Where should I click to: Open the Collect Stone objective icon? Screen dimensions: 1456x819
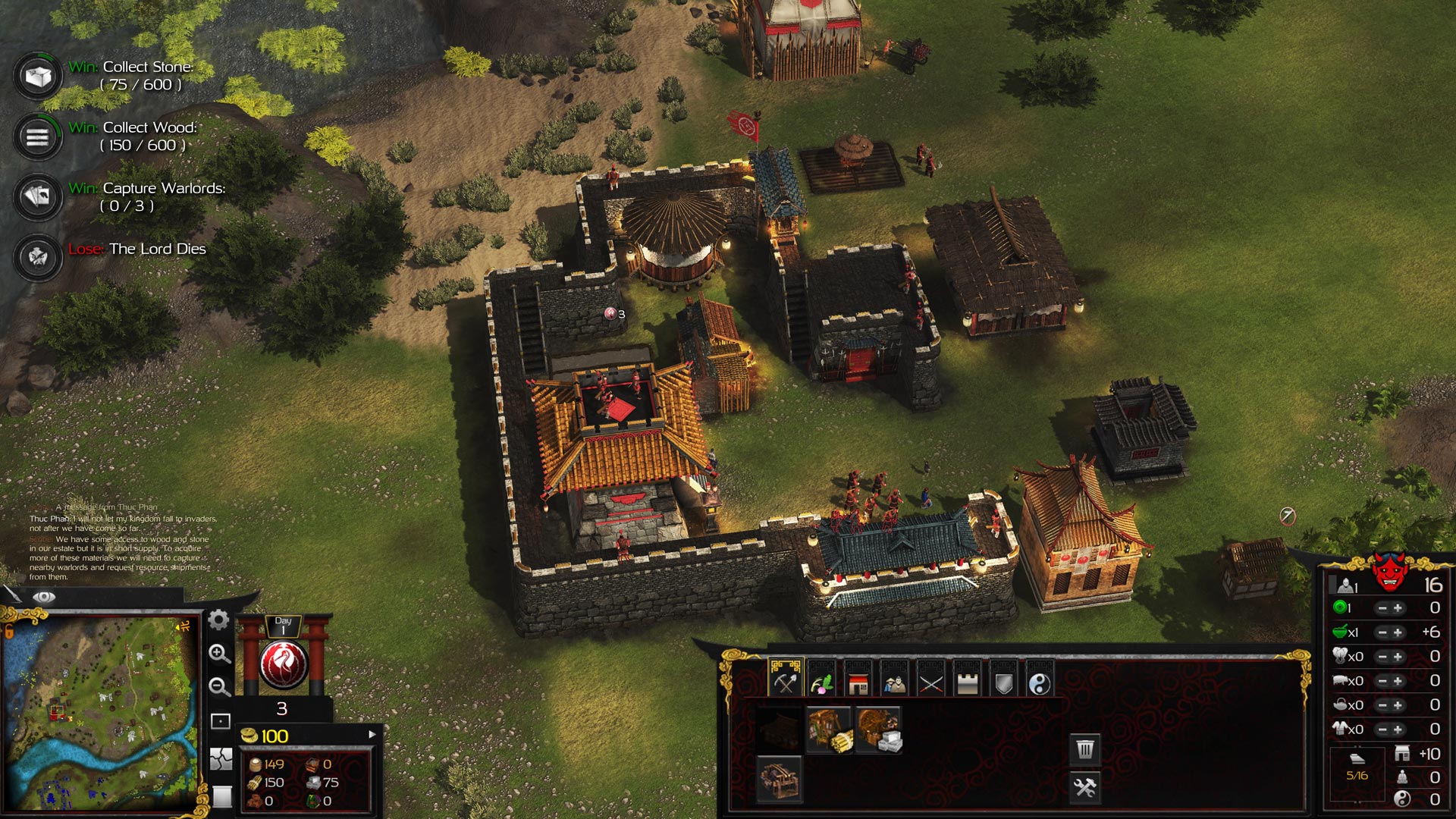tap(37, 76)
